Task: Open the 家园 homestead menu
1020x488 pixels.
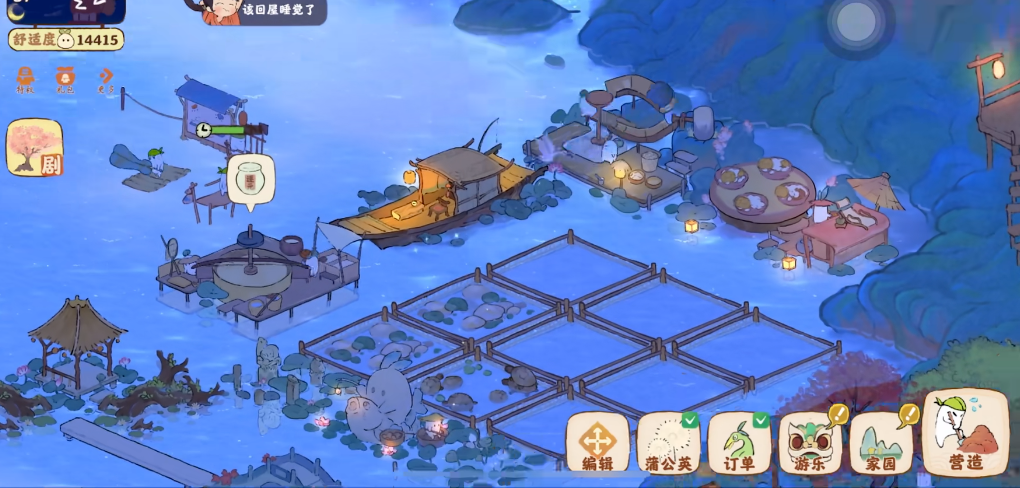Action: [881, 441]
